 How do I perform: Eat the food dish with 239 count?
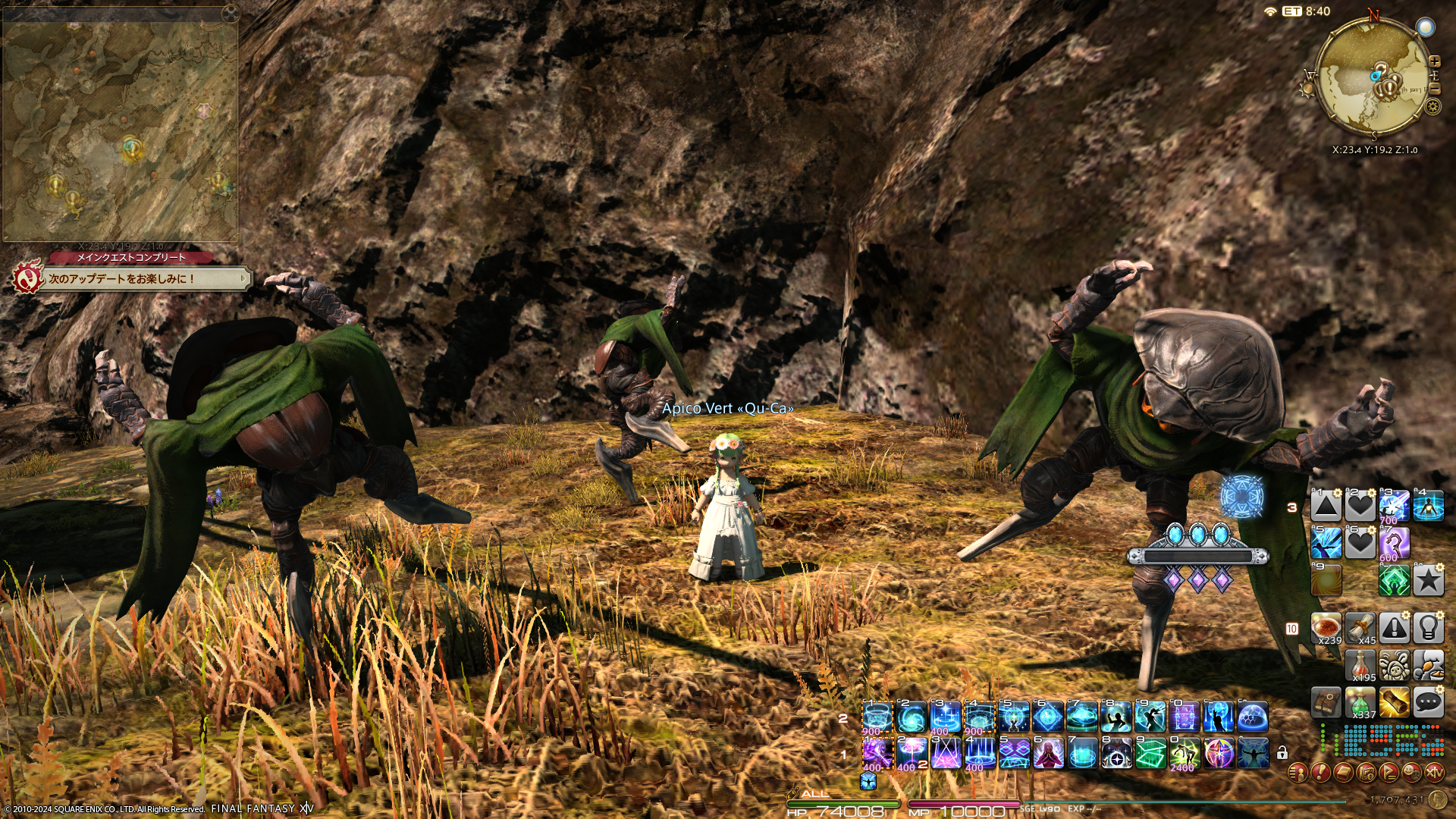[1326, 629]
